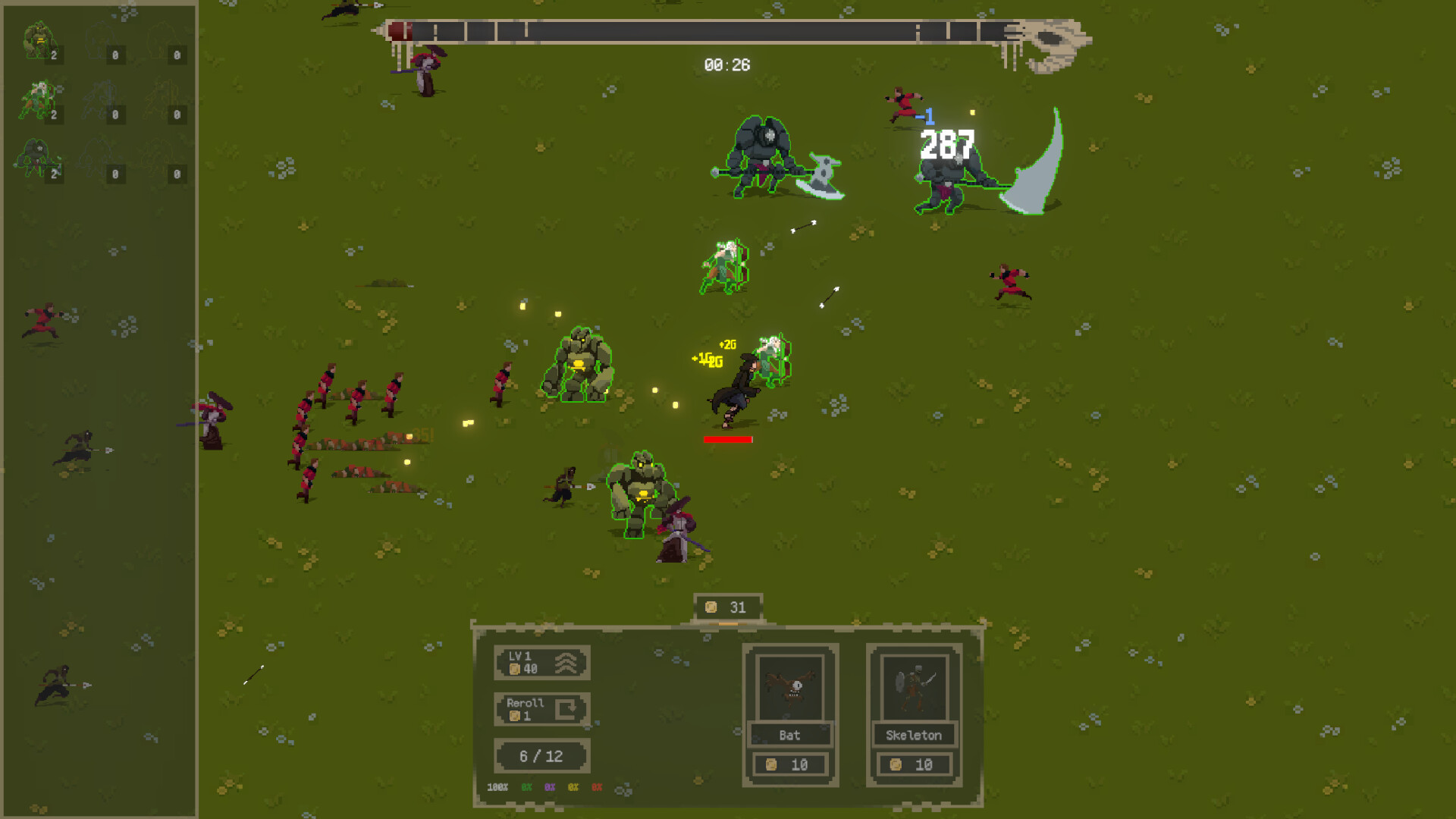
Task: Click the 100% stat indicator at bottom left
Action: [x=497, y=787]
